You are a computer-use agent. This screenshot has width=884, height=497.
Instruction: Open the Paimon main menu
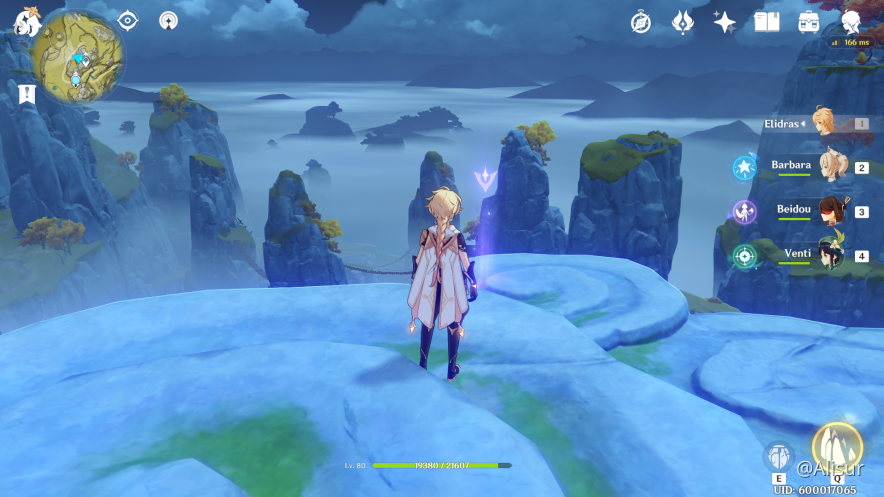click(25, 20)
